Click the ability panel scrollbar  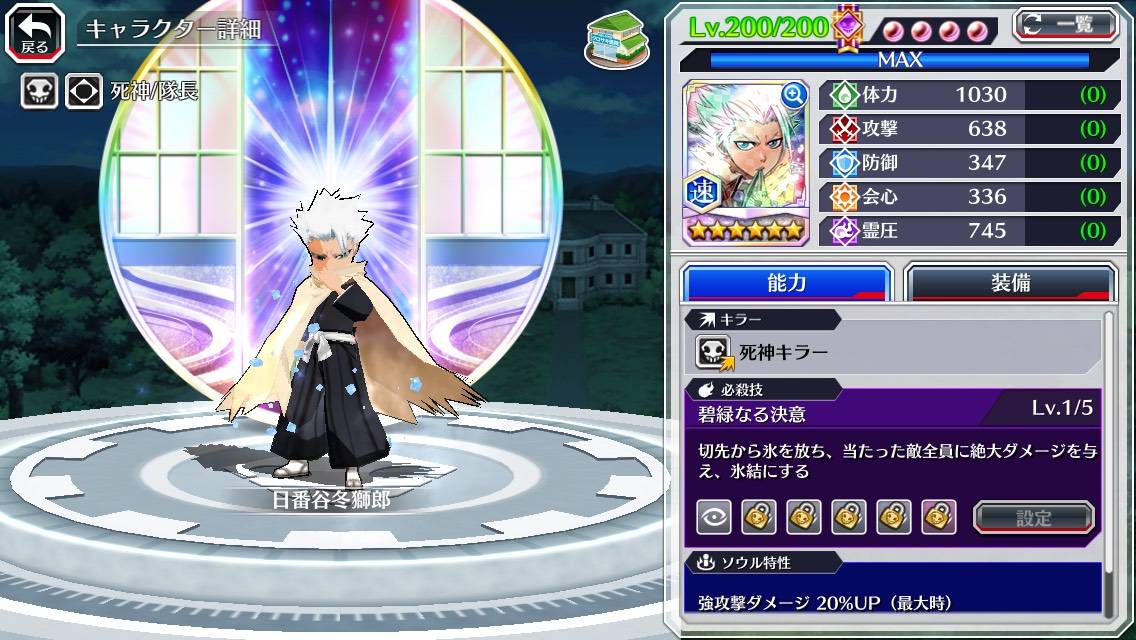pyautogui.click(x=1109, y=460)
